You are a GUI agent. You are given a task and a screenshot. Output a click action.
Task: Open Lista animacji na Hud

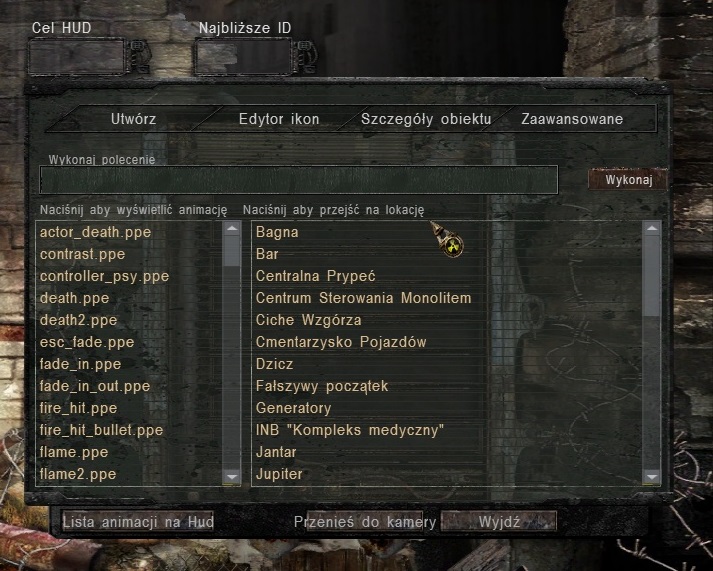(137, 522)
